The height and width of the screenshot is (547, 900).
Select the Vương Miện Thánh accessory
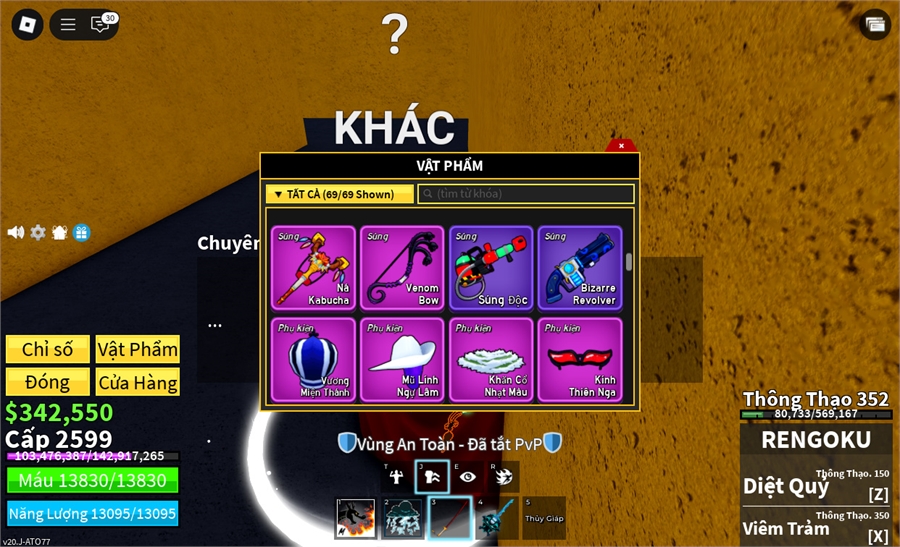(313, 359)
